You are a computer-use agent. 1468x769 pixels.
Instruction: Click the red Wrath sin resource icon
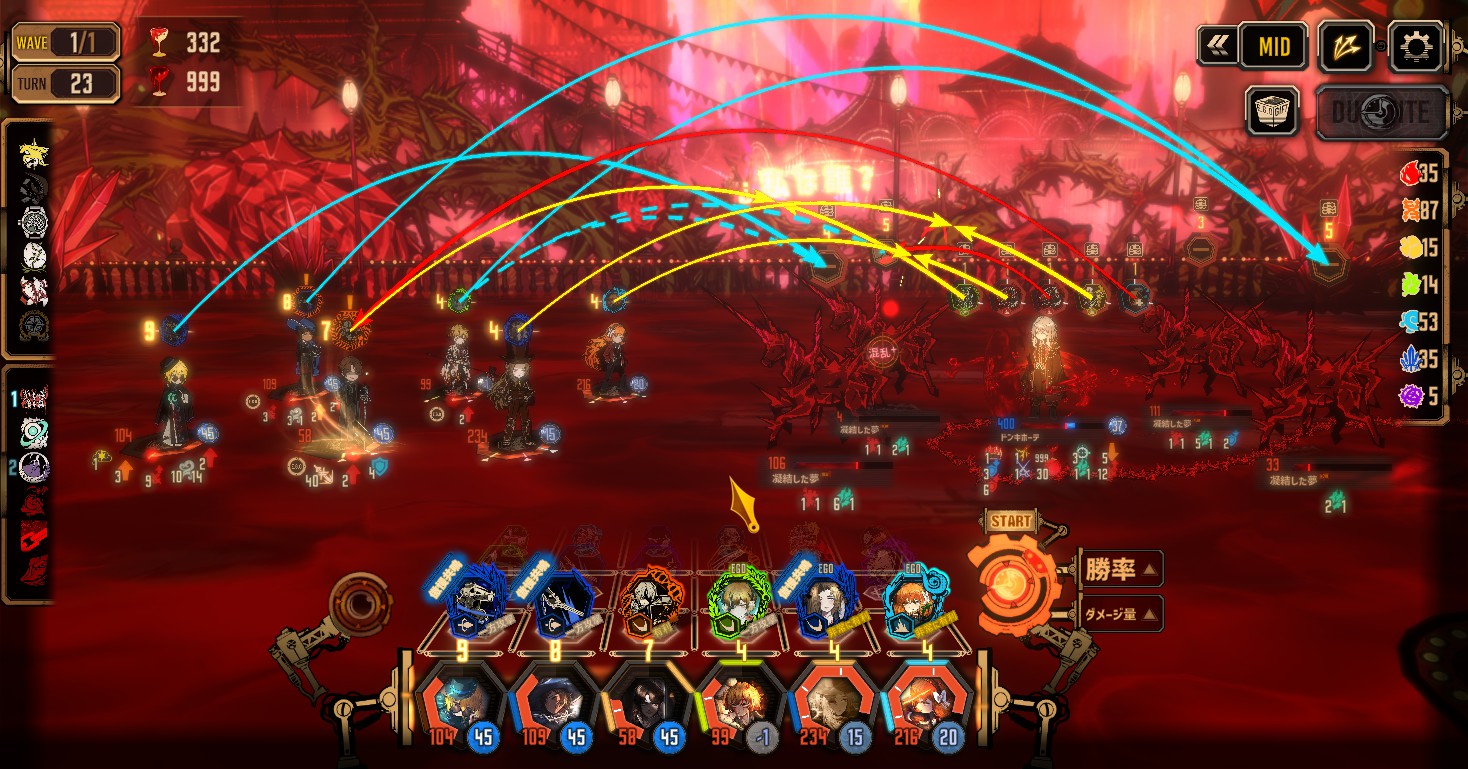click(x=1409, y=173)
